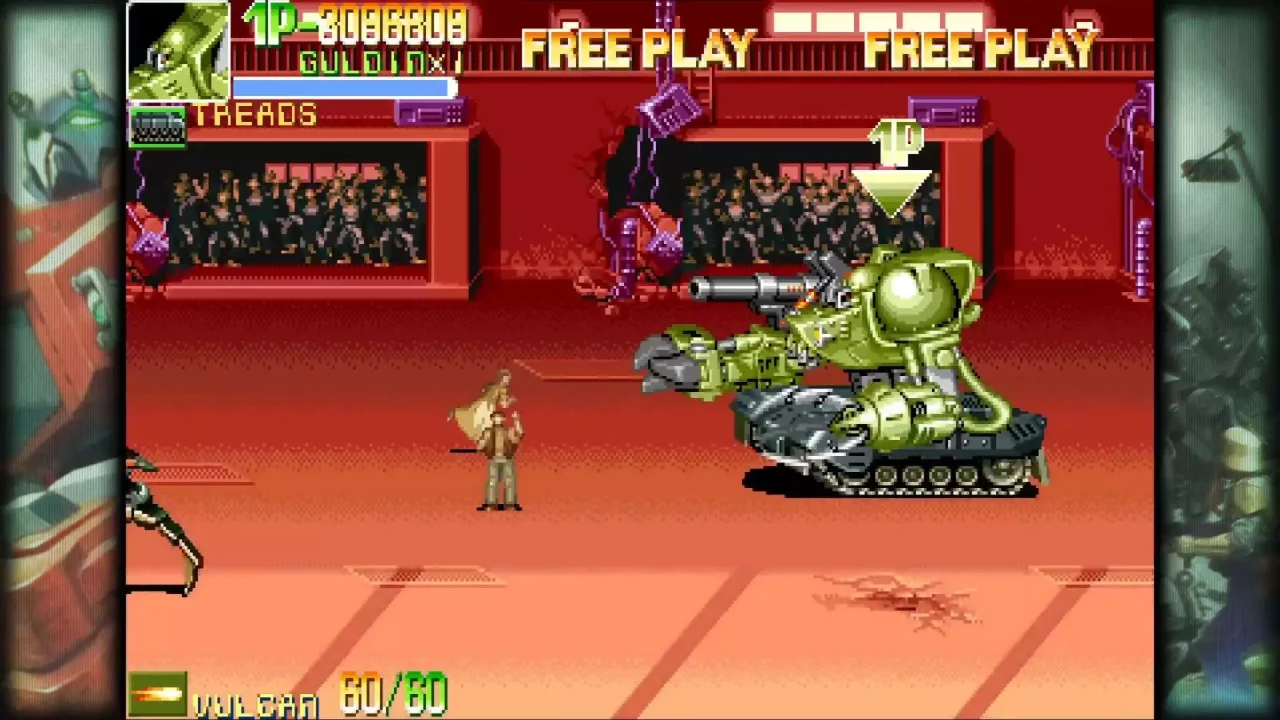Select the TREADS legs equipment icon
Viewport: 1280px width, 720px height.
click(157, 127)
